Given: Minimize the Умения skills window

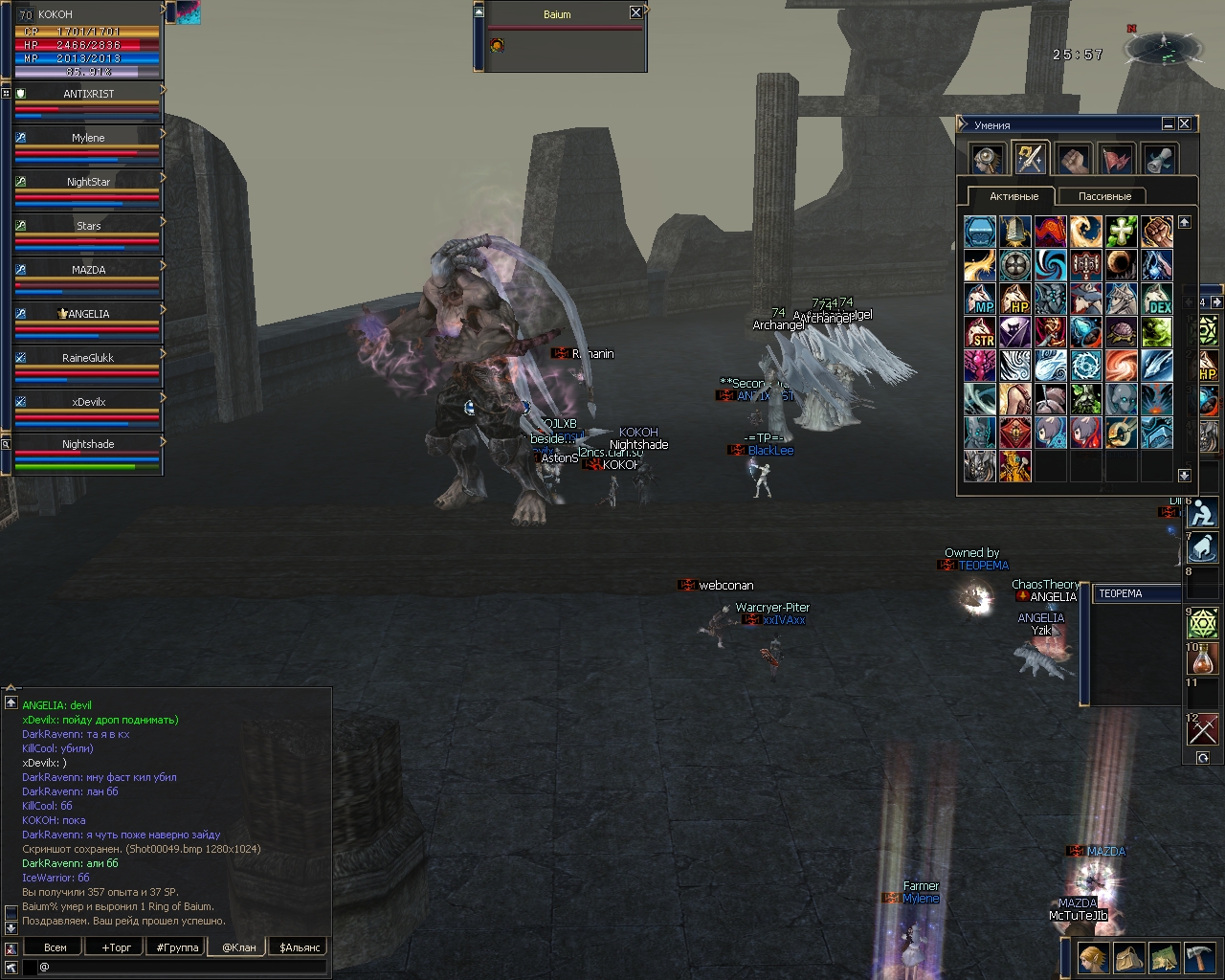Looking at the screenshot, I should [1169, 124].
